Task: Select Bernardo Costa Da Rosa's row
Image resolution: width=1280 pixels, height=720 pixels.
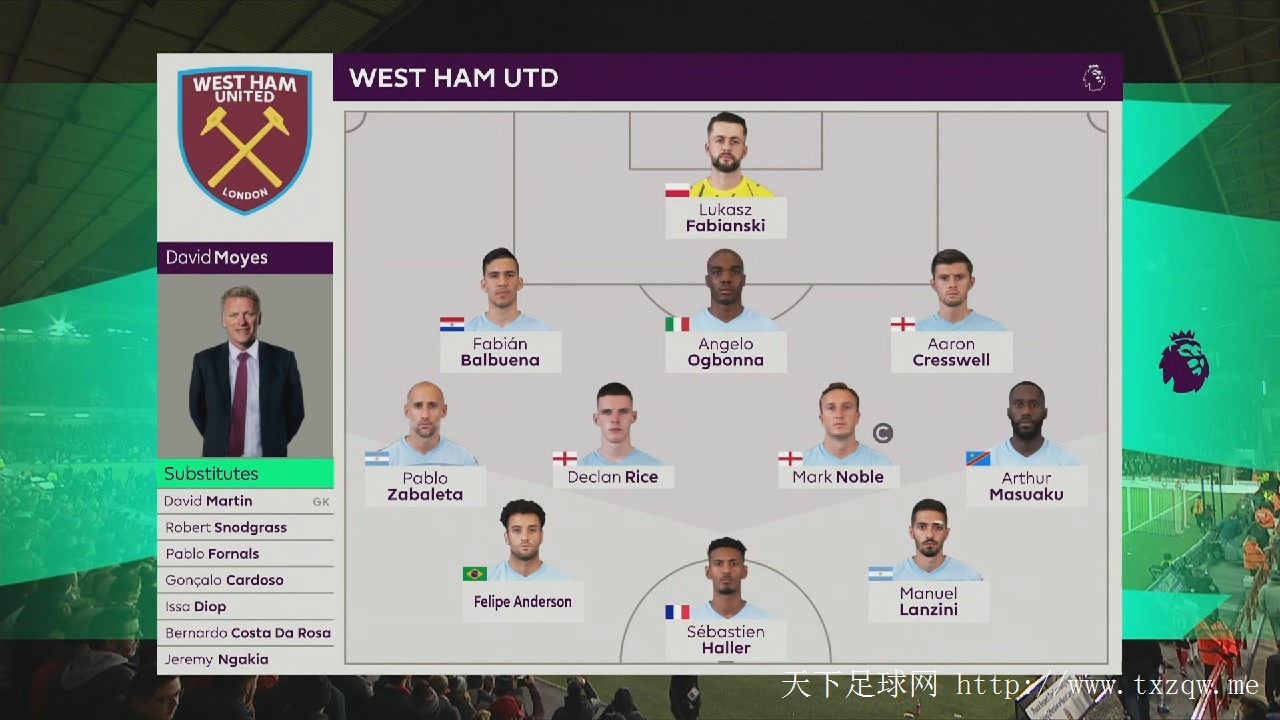Action: tap(245, 633)
